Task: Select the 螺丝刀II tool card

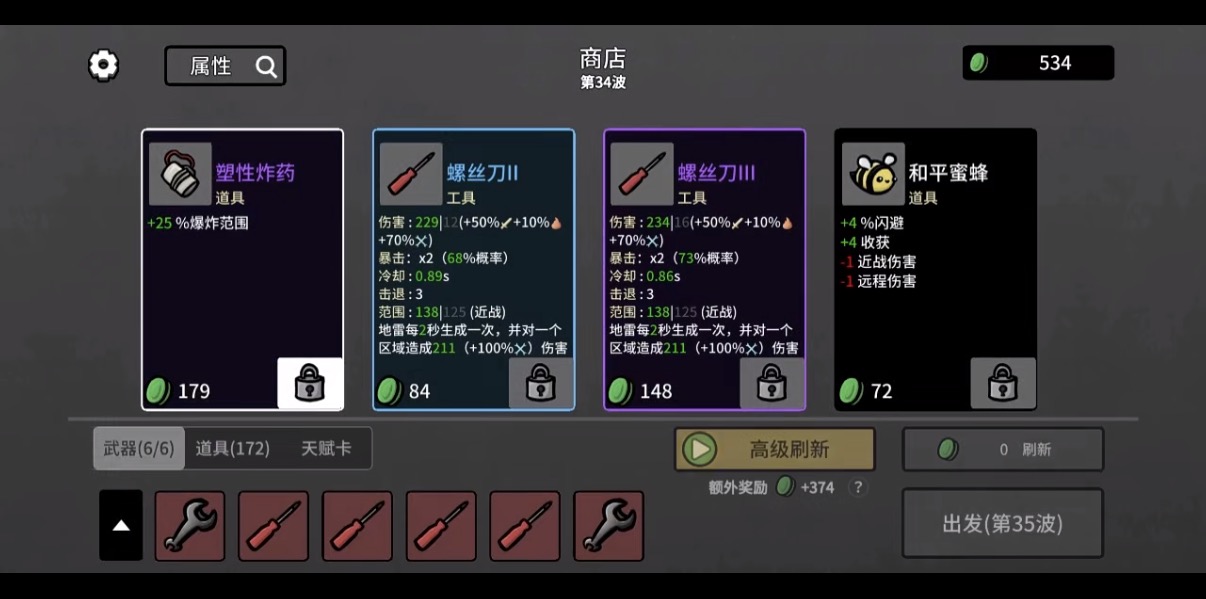Action: point(473,260)
